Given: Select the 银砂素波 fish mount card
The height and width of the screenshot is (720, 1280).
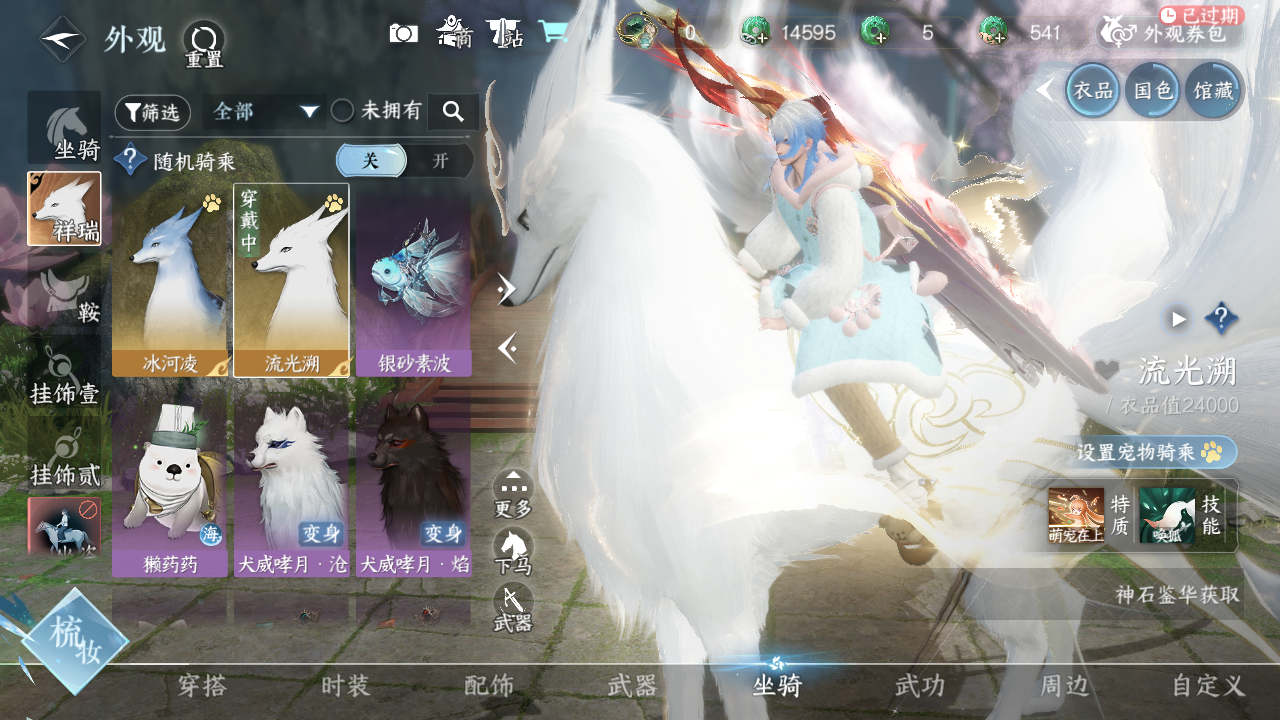Looking at the screenshot, I should click(414, 280).
